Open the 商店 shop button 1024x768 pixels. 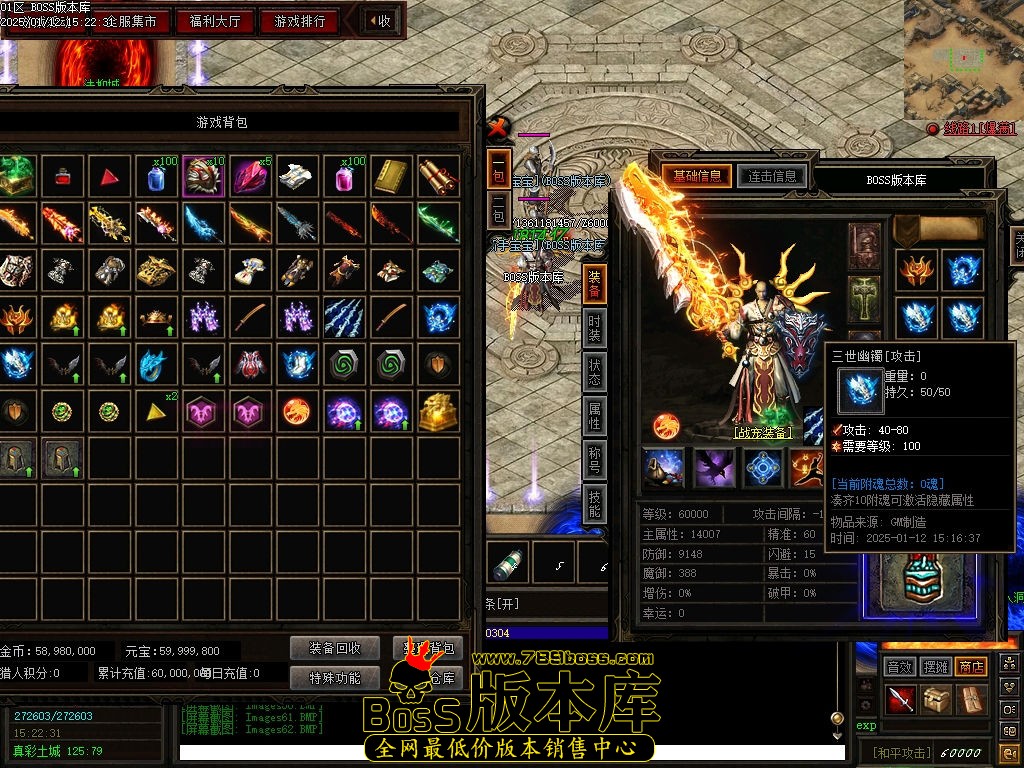coord(970,666)
